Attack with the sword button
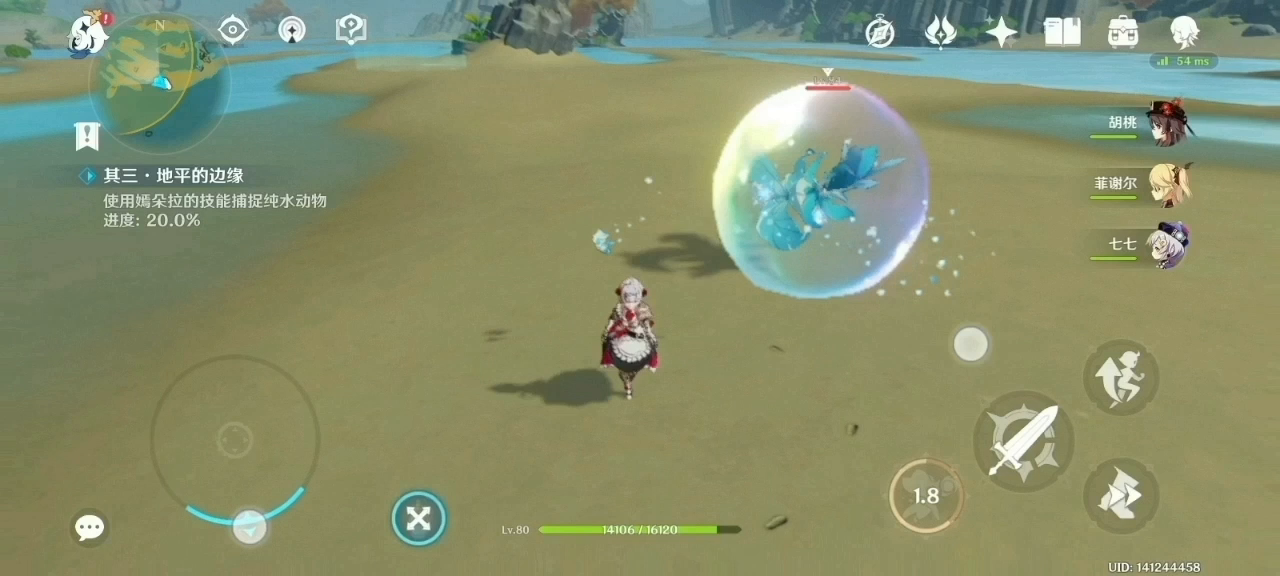This screenshot has height=576, width=1280. pos(1023,440)
